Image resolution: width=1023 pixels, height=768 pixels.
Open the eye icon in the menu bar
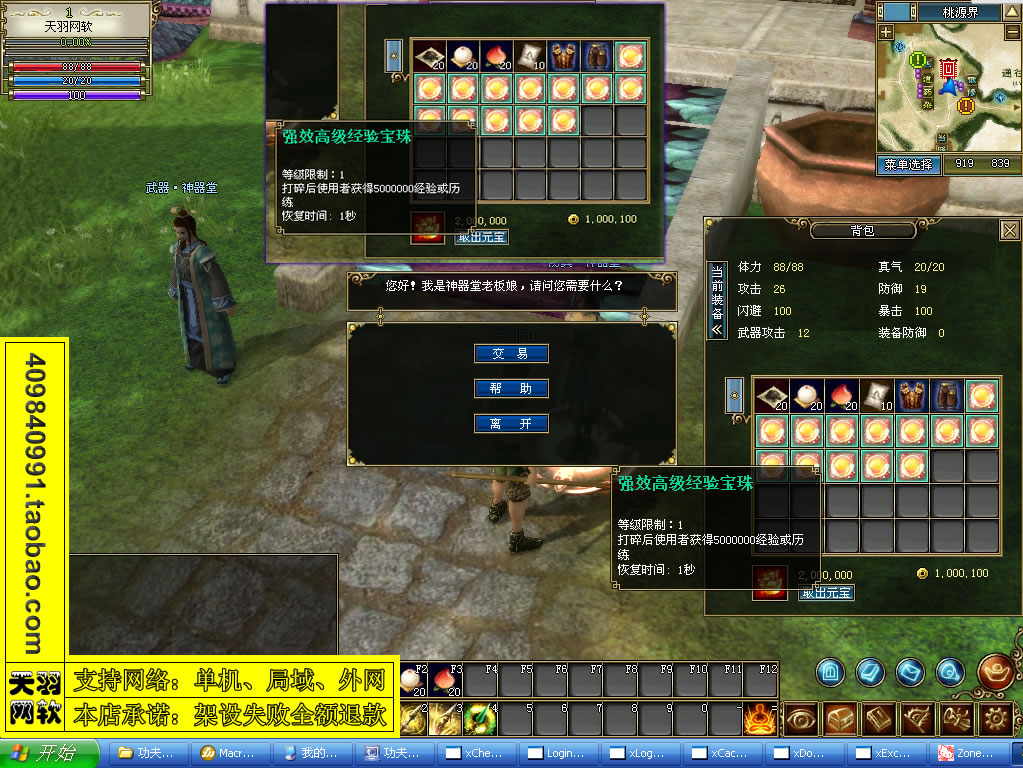pyautogui.click(x=801, y=718)
